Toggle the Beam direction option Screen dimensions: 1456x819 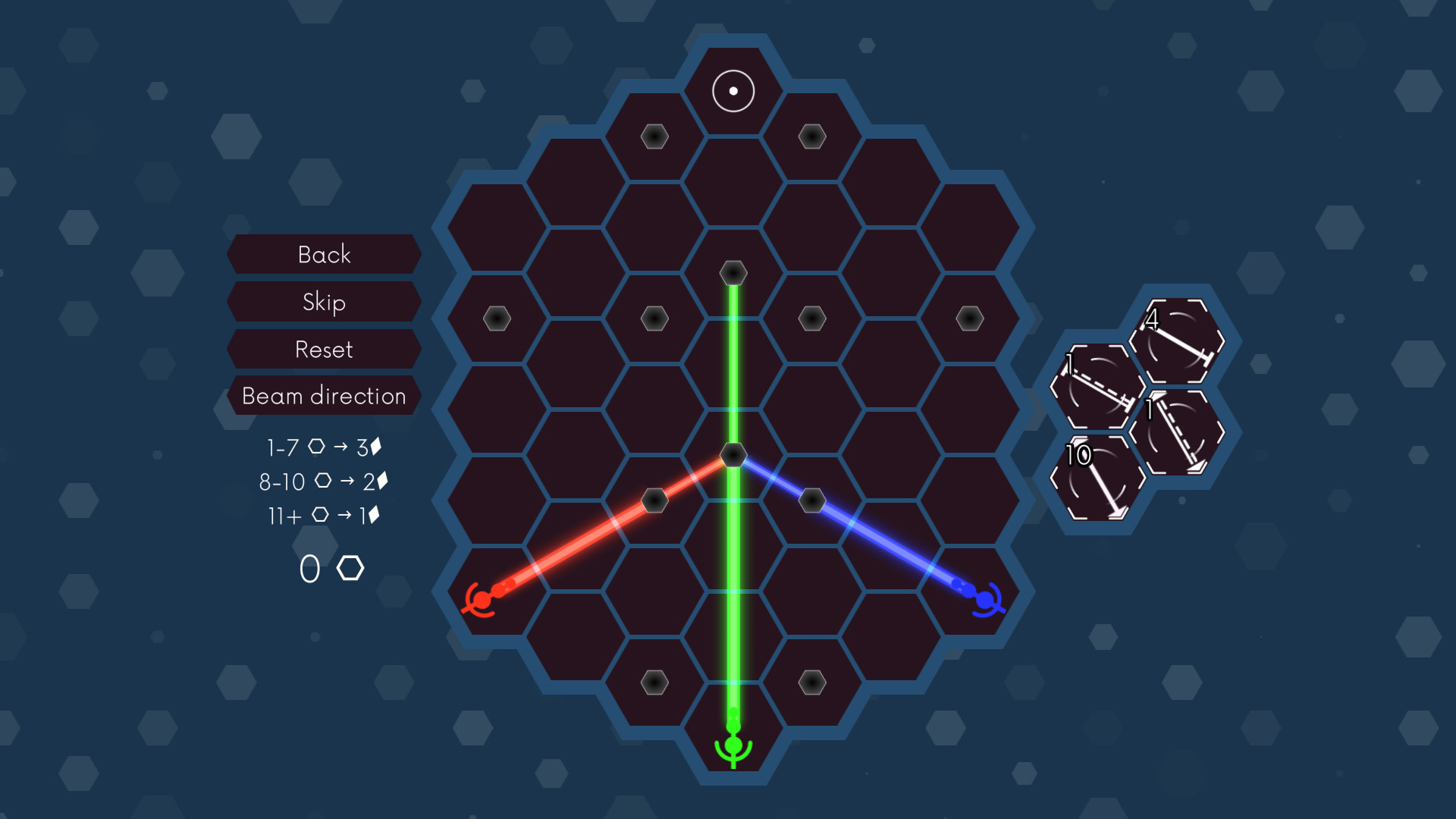pyautogui.click(x=324, y=396)
